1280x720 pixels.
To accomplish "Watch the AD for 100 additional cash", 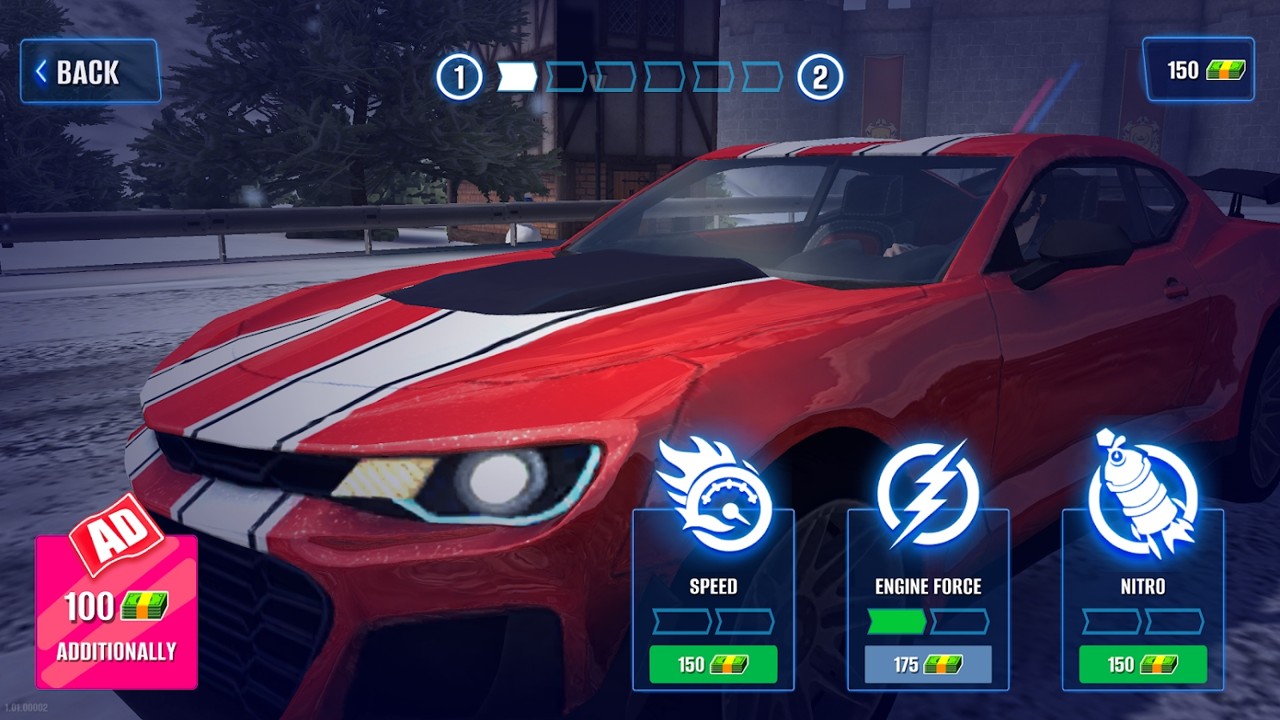I will 116,612.
